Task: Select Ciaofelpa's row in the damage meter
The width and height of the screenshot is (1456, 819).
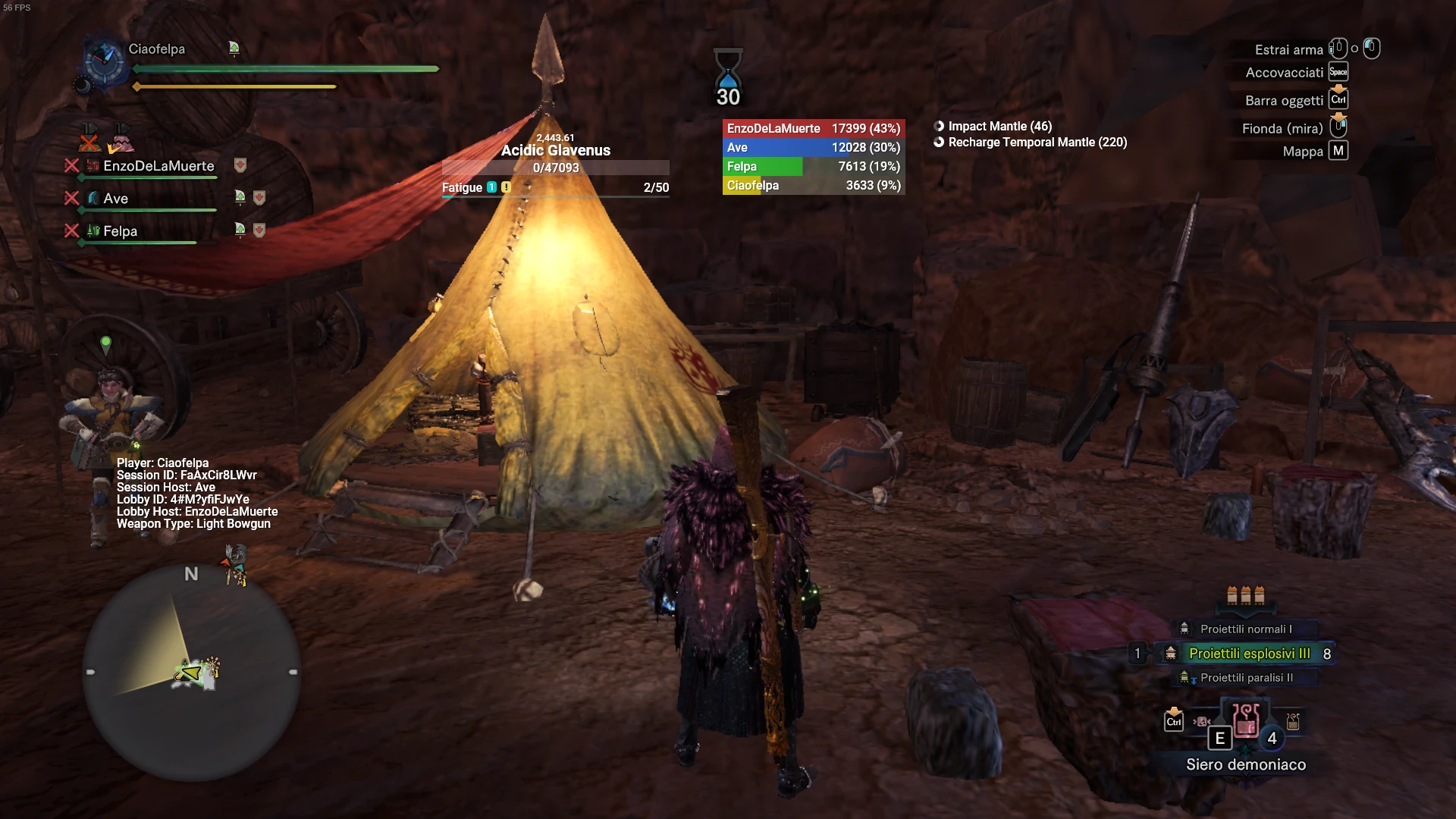Action: coord(813,186)
